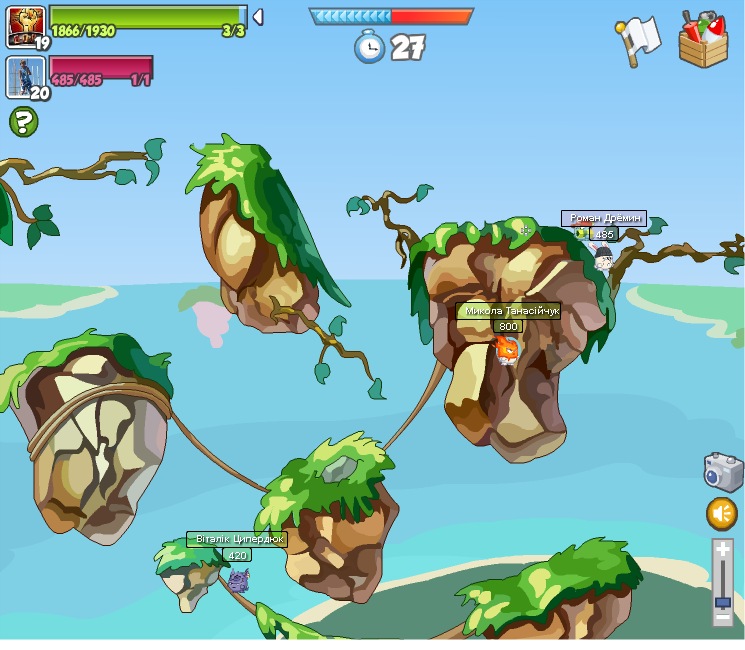
Task: Select the level 20 opponent avatar
Action: (24, 77)
